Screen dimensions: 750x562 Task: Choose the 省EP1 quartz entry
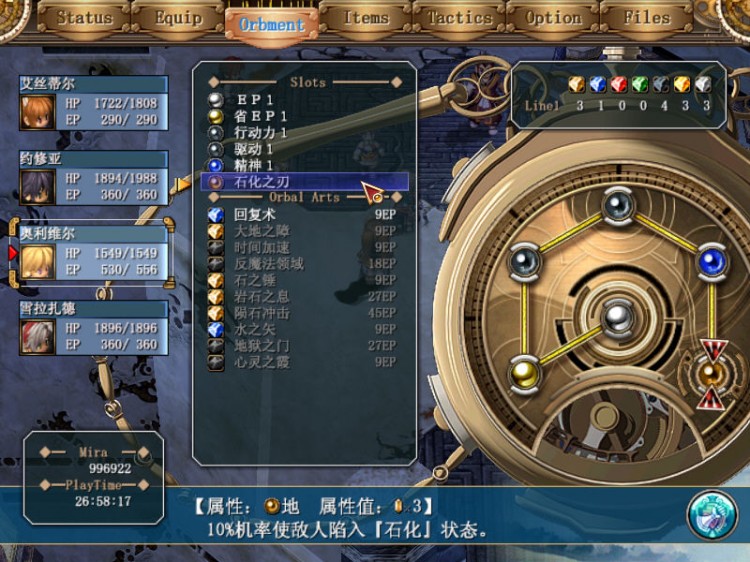pyautogui.click(x=262, y=116)
